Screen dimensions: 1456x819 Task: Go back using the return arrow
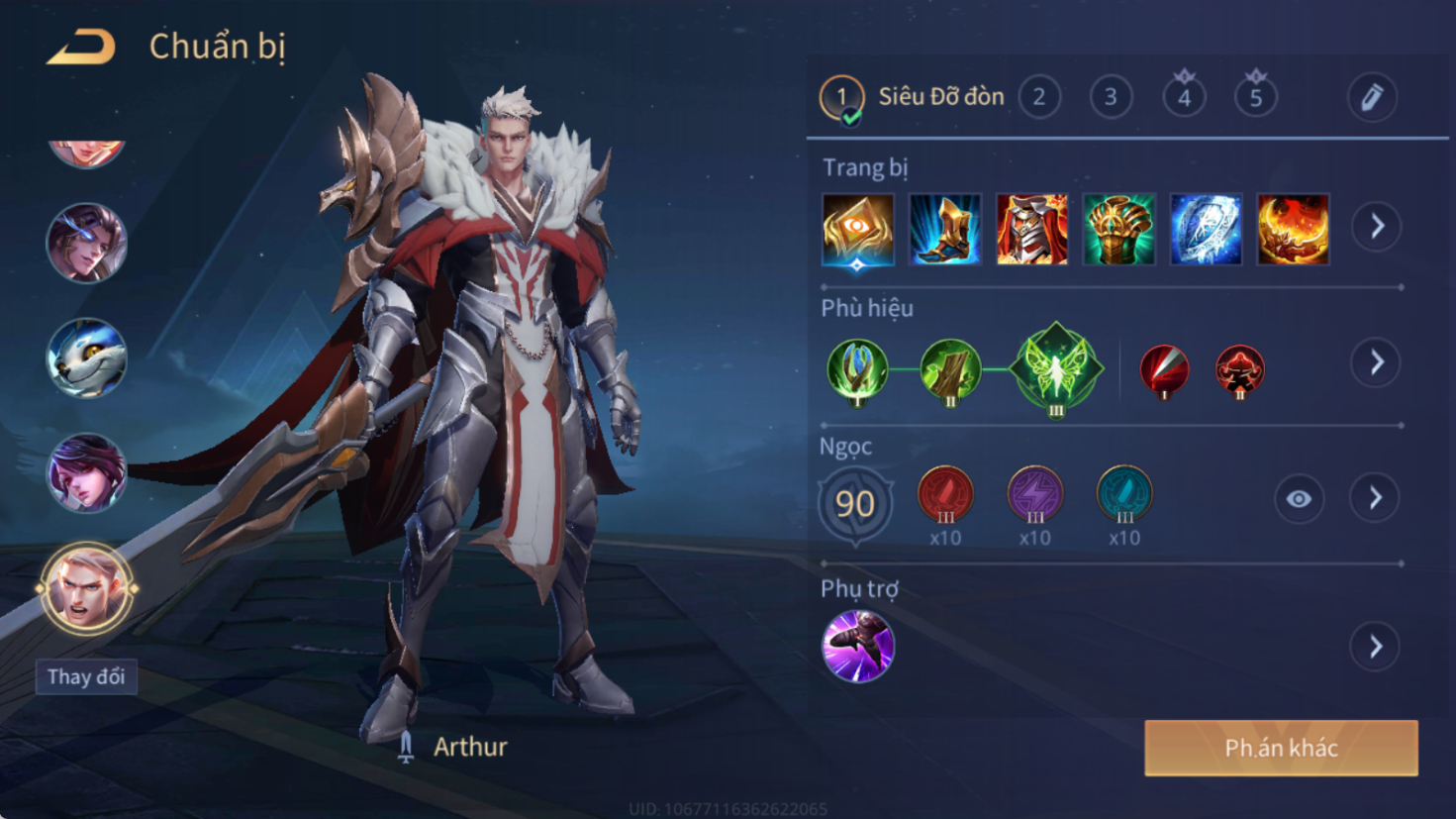81,47
